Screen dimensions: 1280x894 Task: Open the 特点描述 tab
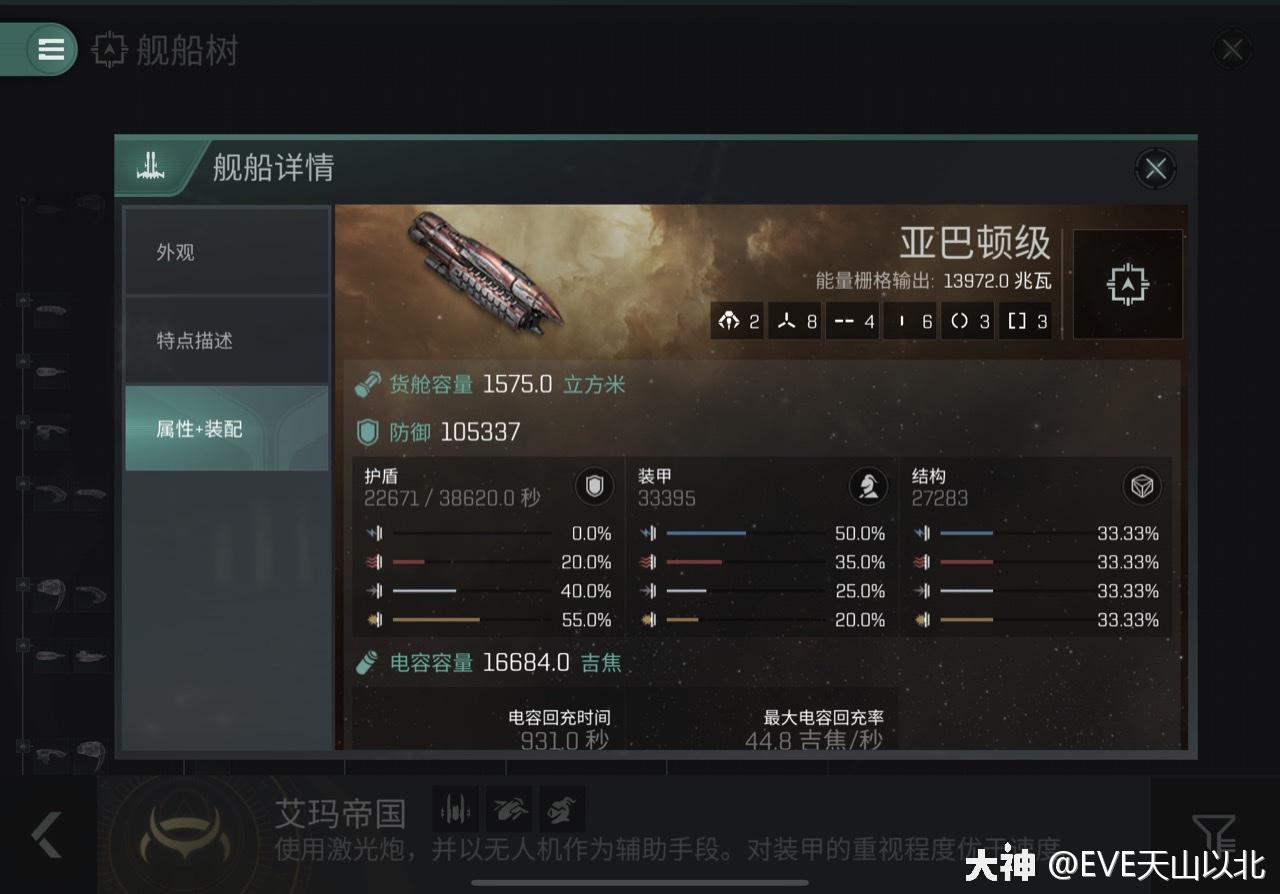click(x=227, y=340)
